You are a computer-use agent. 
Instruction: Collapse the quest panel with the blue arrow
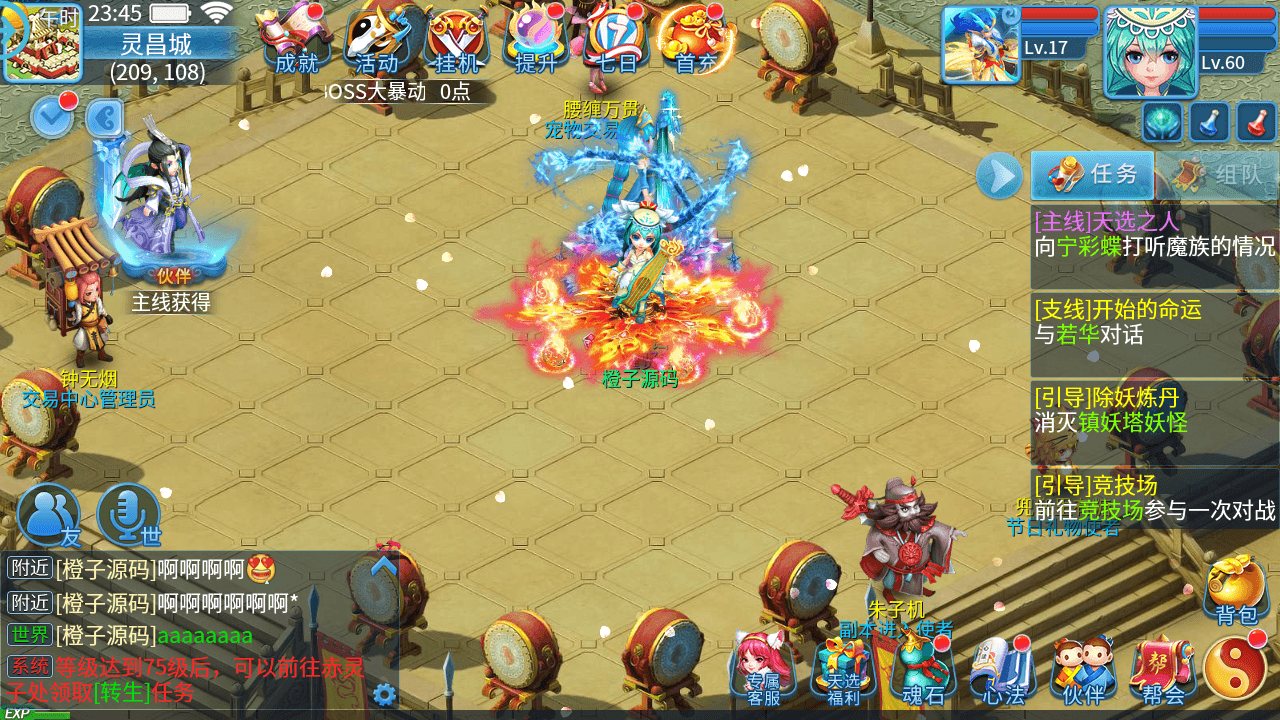(x=997, y=177)
